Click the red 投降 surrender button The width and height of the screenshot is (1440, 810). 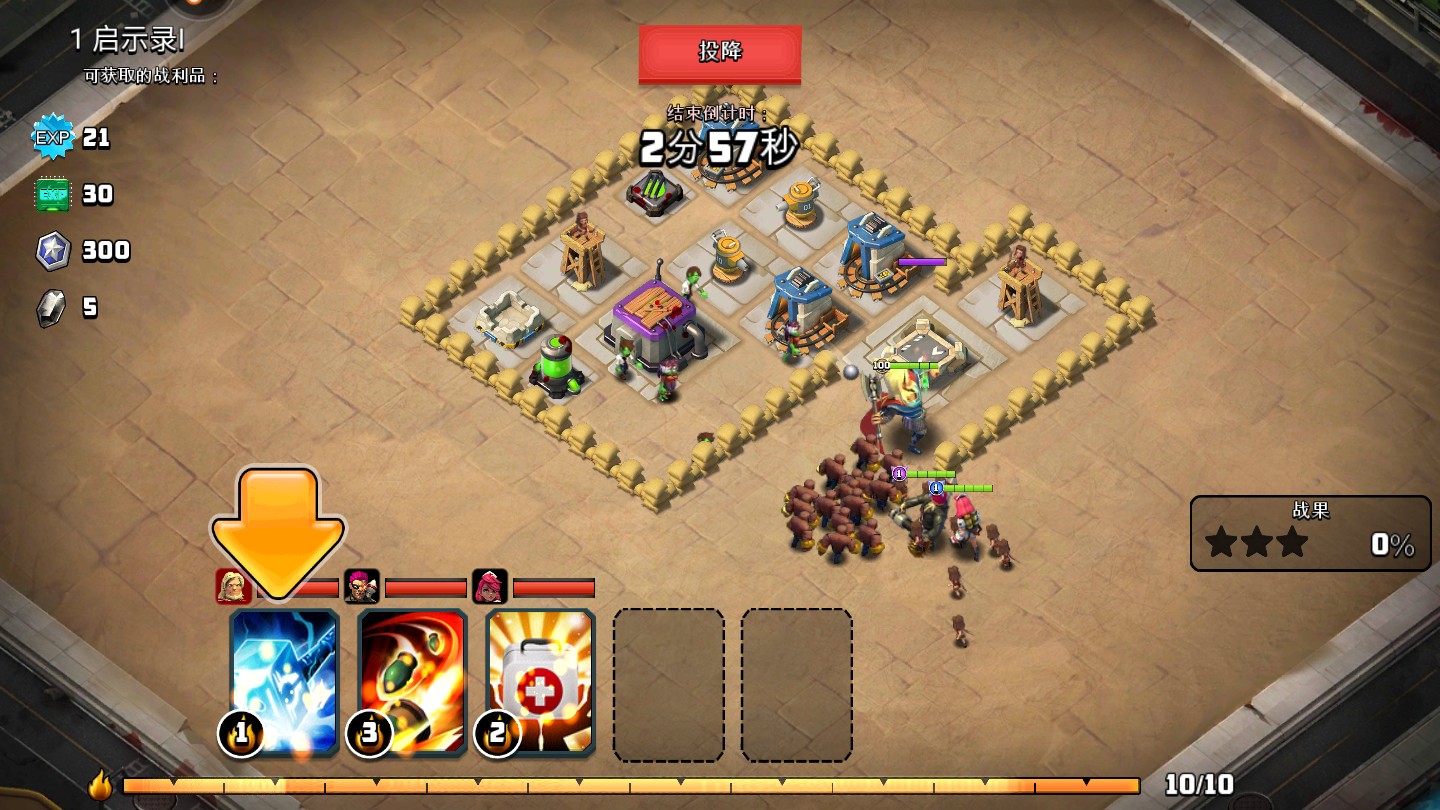point(720,53)
